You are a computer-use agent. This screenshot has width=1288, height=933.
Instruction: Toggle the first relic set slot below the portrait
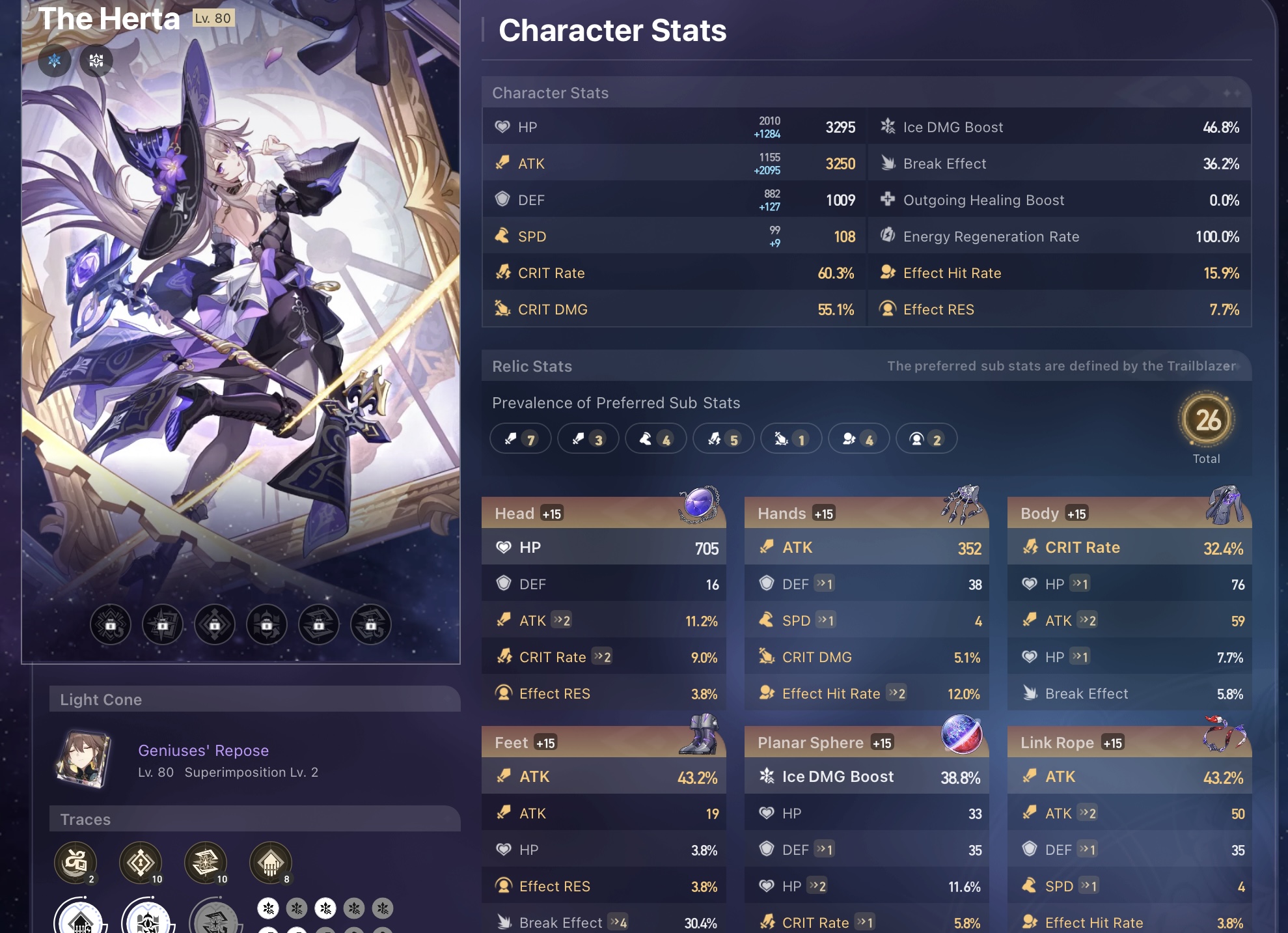[x=111, y=624]
